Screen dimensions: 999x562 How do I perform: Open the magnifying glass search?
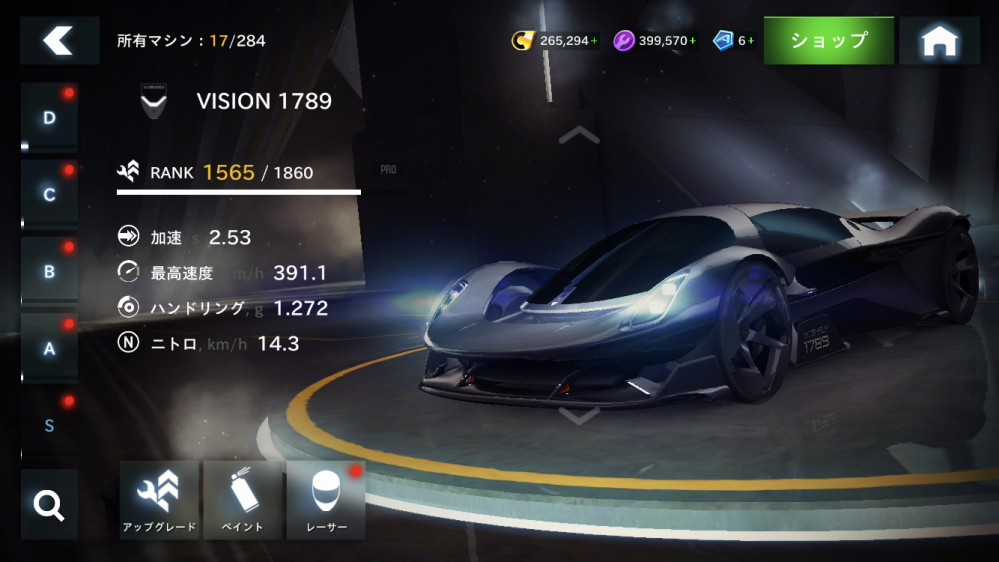pos(49,504)
